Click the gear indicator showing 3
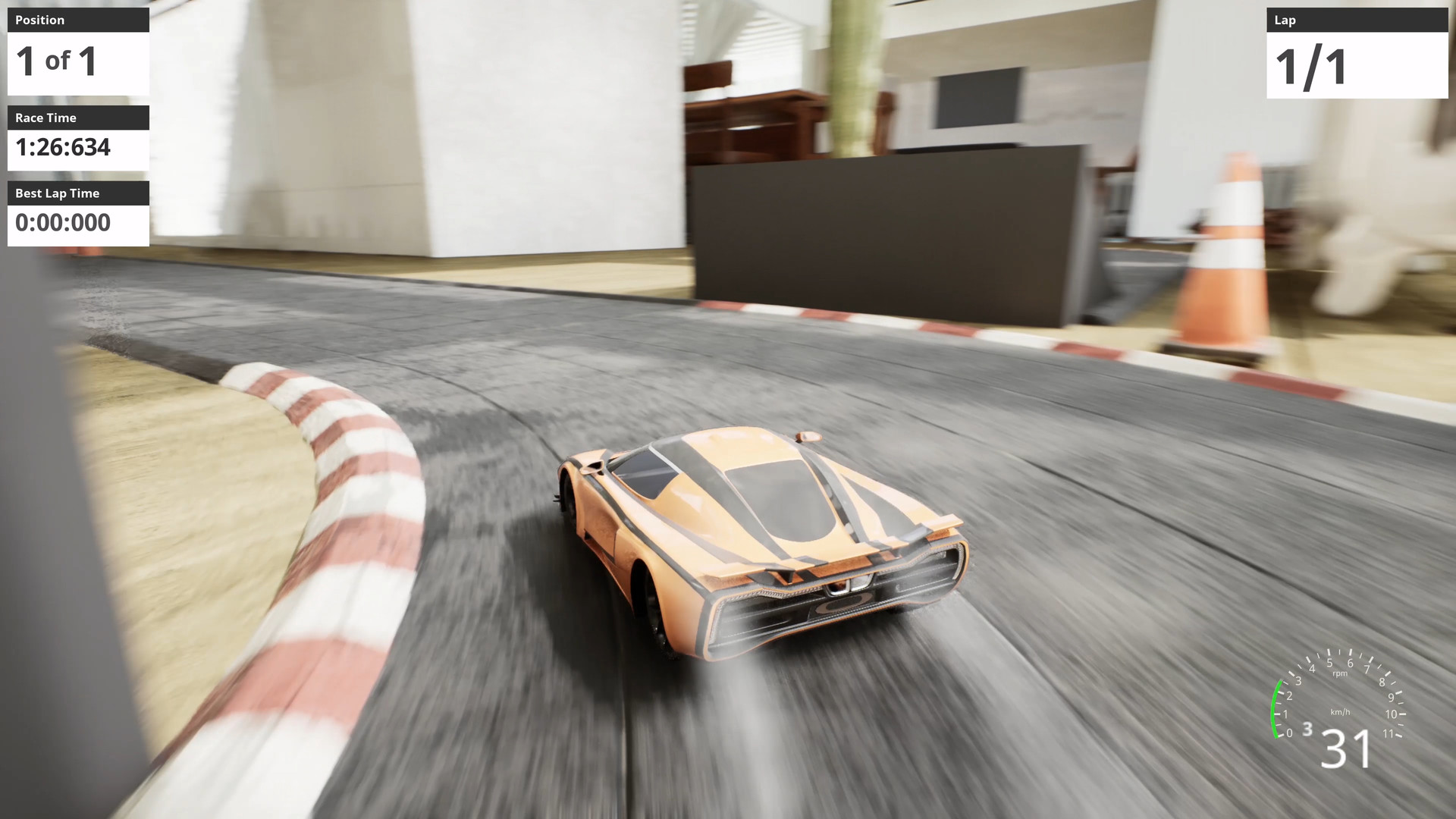Image resolution: width=1456 pixels, height=819 pixels. pos(1307,730)
